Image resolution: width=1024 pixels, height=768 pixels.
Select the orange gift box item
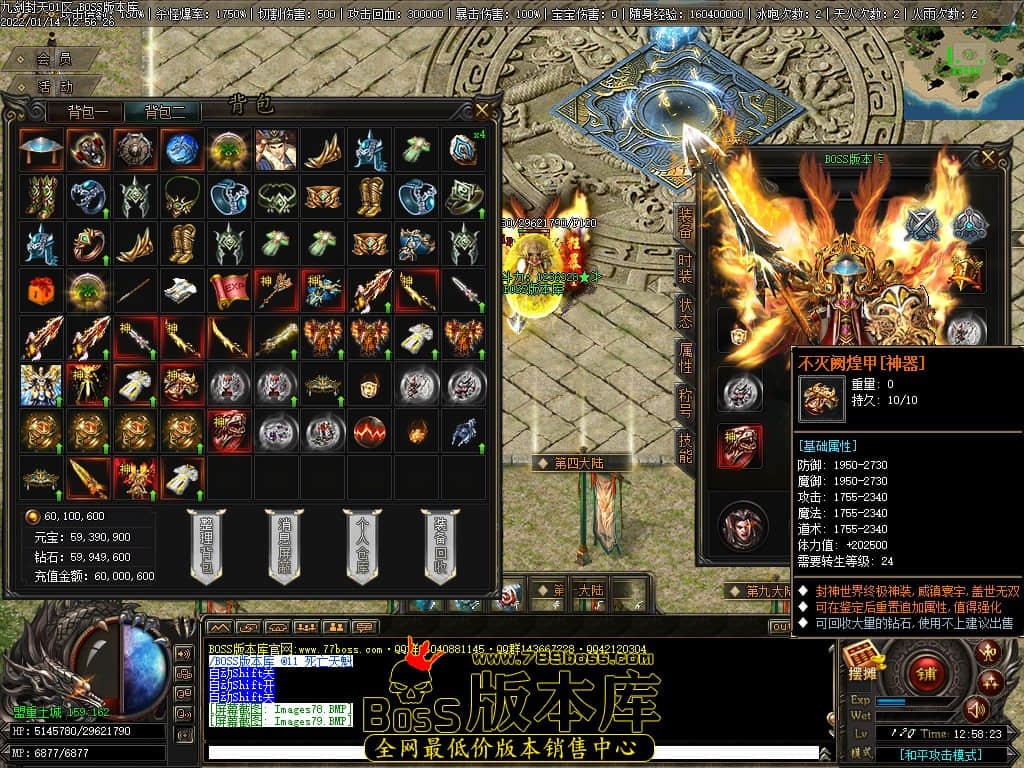coord(40,289)
